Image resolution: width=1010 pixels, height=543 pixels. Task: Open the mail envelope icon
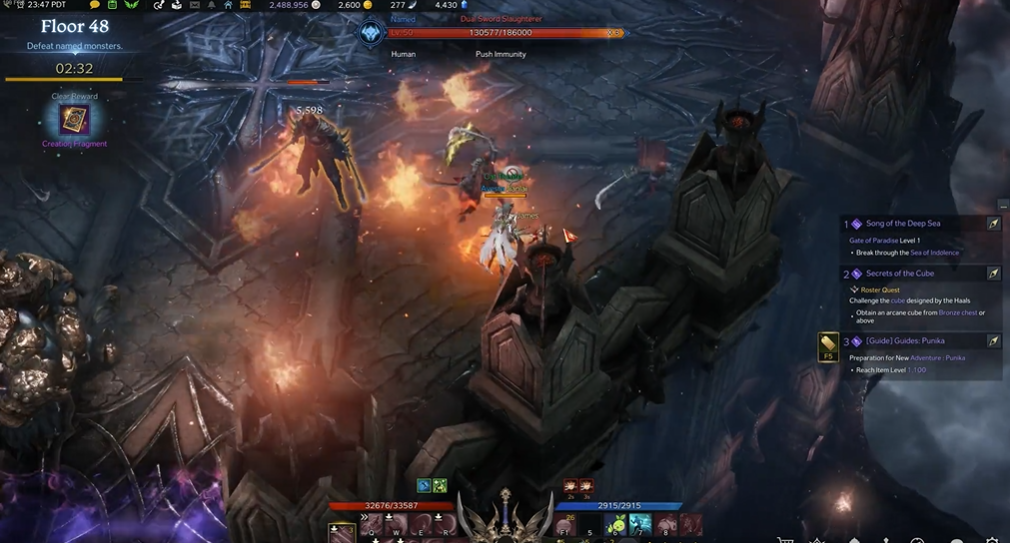pos(194,5)
